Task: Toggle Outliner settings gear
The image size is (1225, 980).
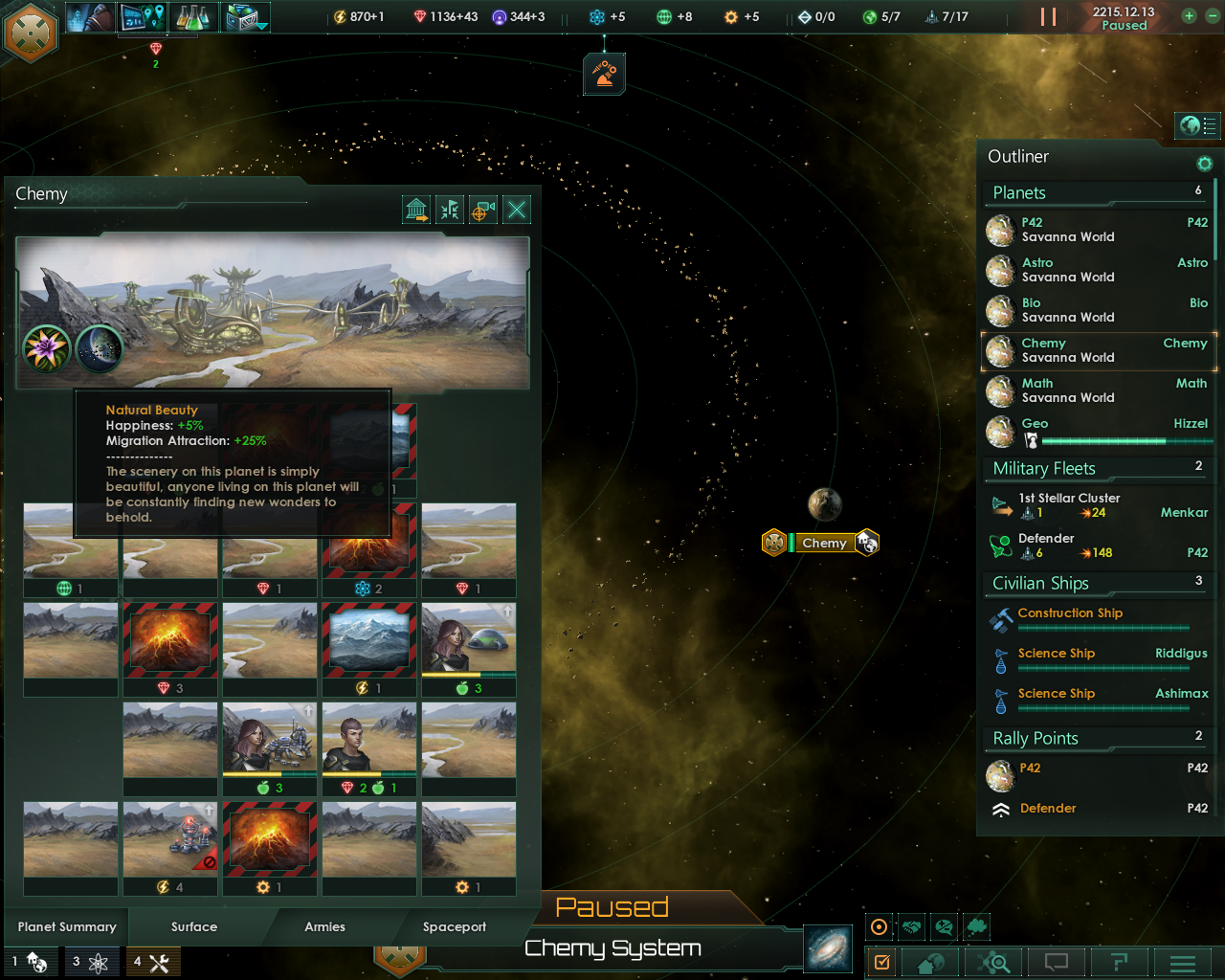Action: pos(1204,164)
